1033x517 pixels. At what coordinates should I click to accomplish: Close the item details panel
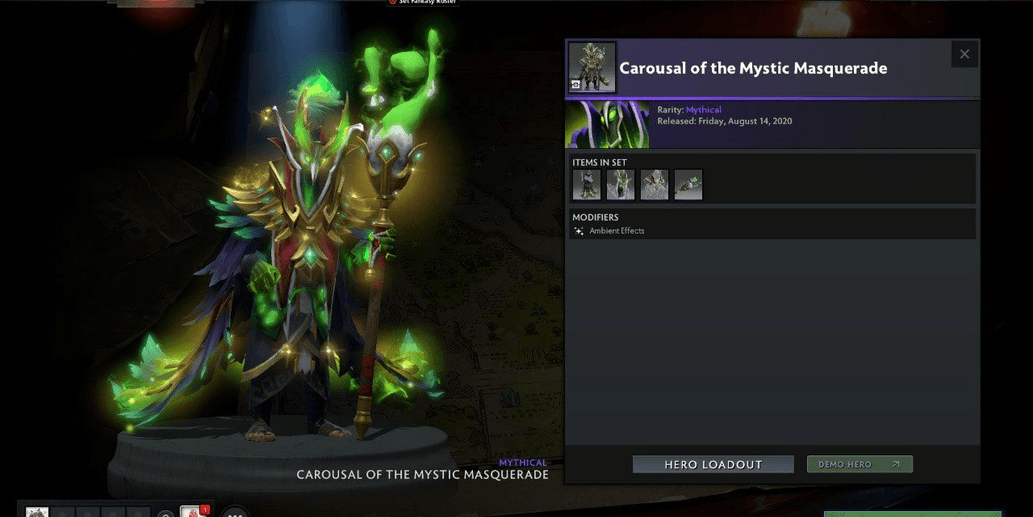coord(964,54)
